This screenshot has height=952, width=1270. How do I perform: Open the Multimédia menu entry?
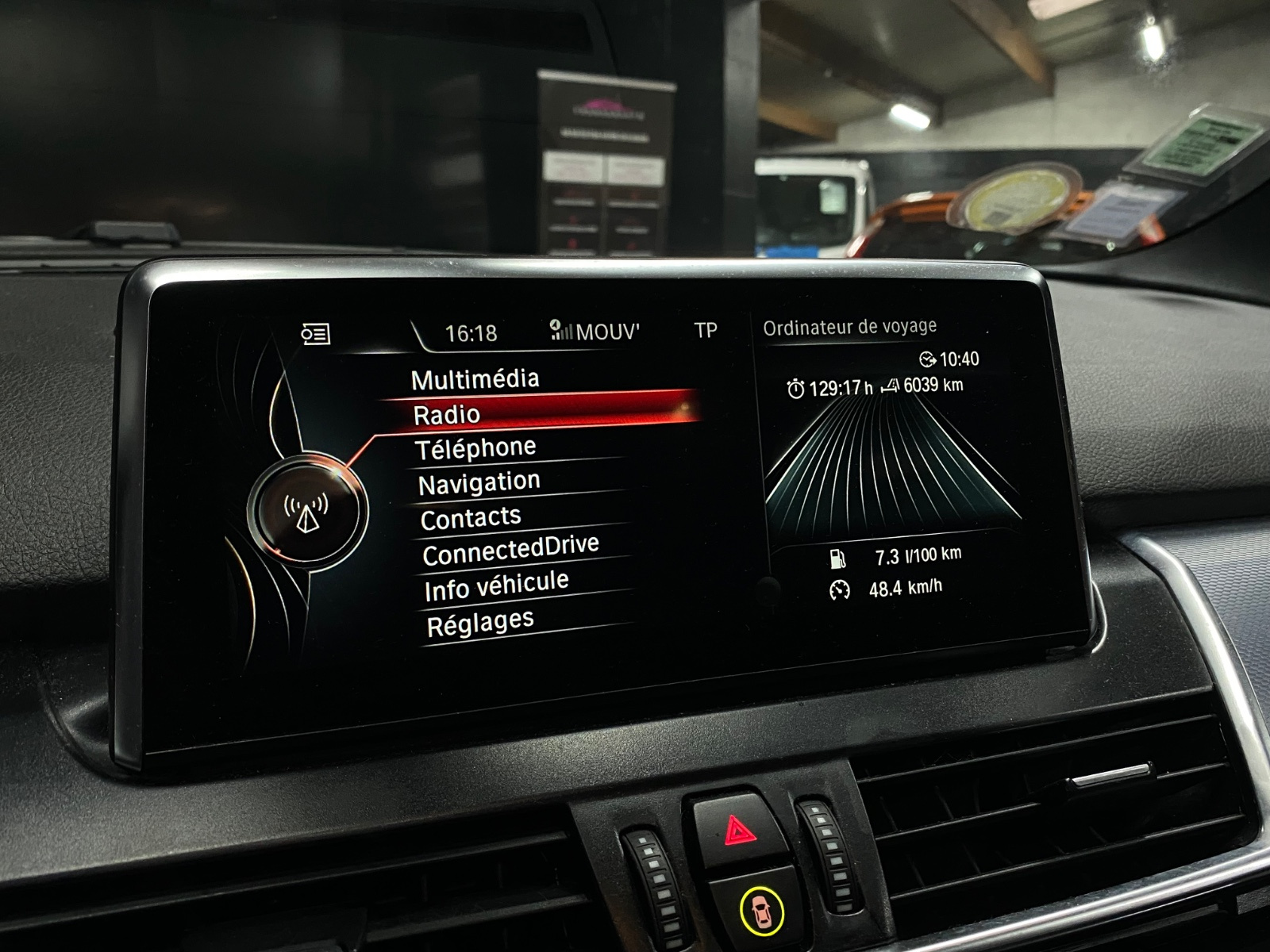pos(475,379)
